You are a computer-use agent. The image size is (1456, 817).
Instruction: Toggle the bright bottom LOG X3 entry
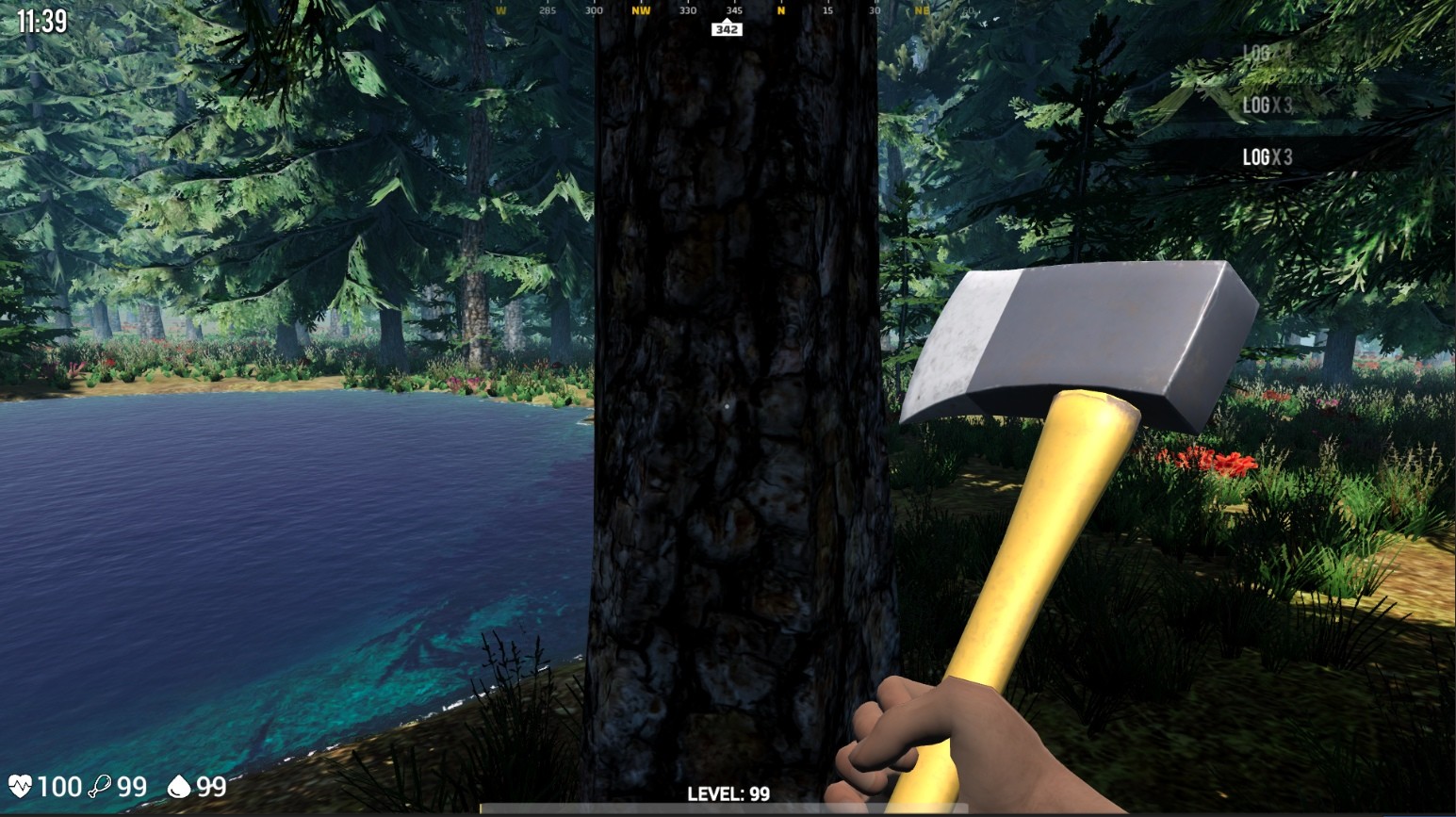click(1269, 155)
